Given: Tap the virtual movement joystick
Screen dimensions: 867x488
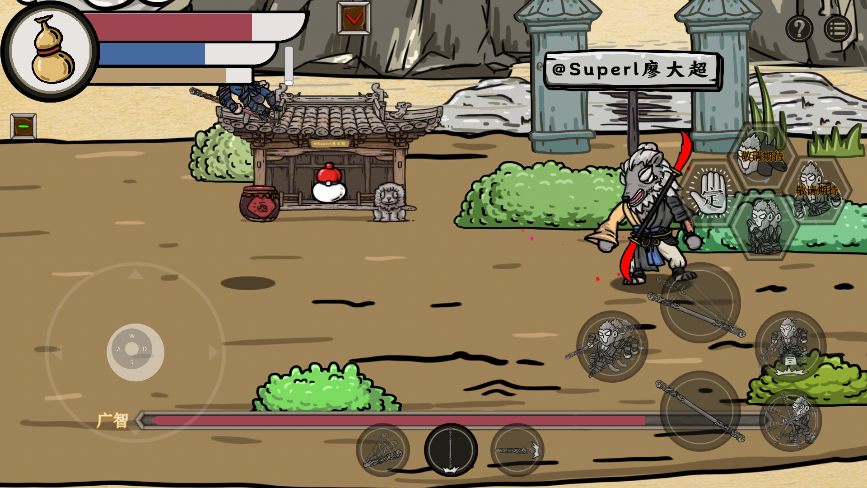Looking at the screenshot, I should pos(135,351).
